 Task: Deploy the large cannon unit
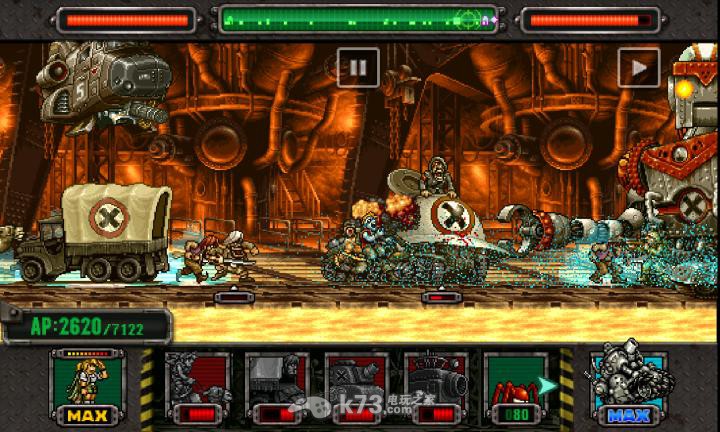(x=437, y=387)
